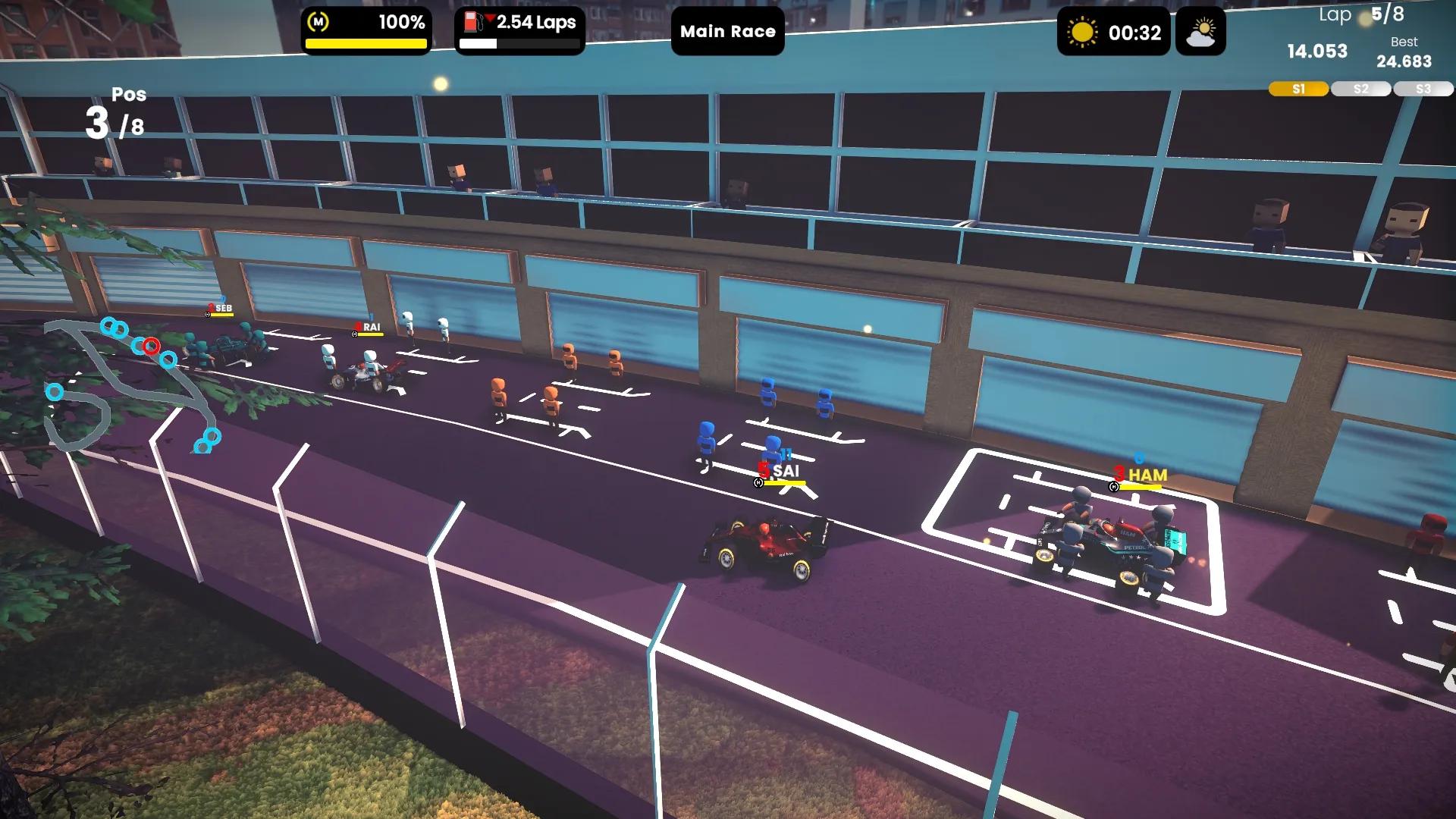Select the medium tyre compound icon
The height and width of the screenshot is (819, 1456).
pos(318,23)
